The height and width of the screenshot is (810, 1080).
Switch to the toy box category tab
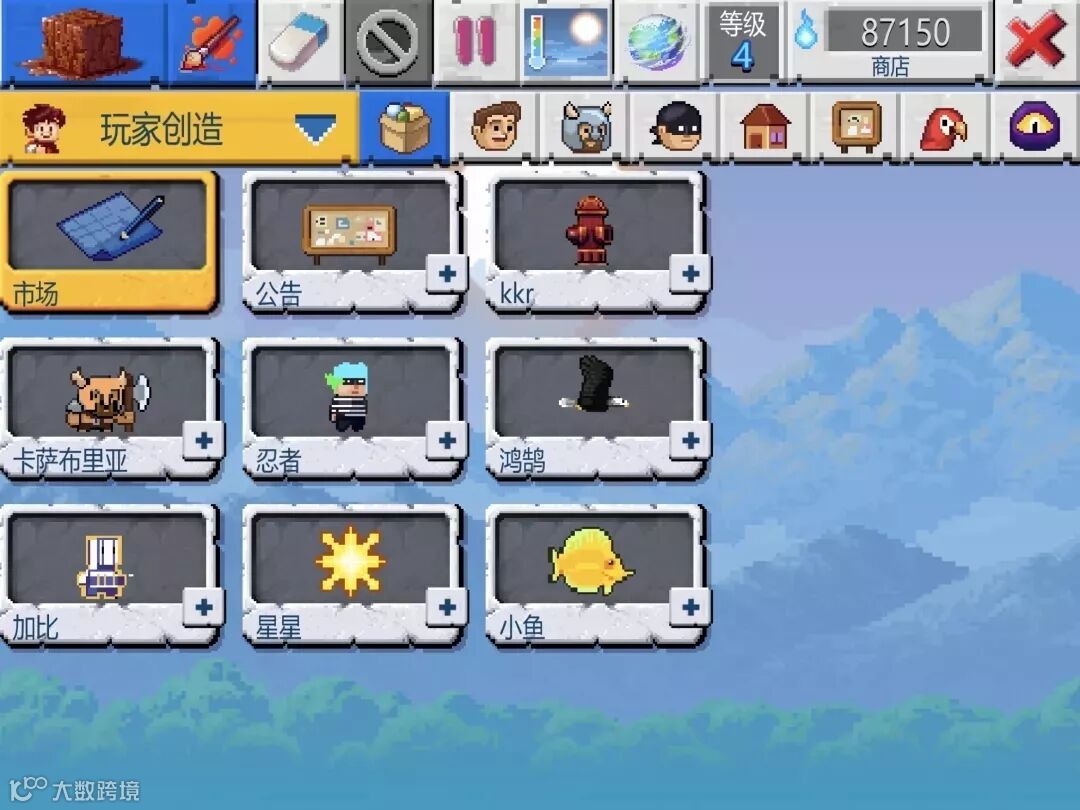(404, 129)
